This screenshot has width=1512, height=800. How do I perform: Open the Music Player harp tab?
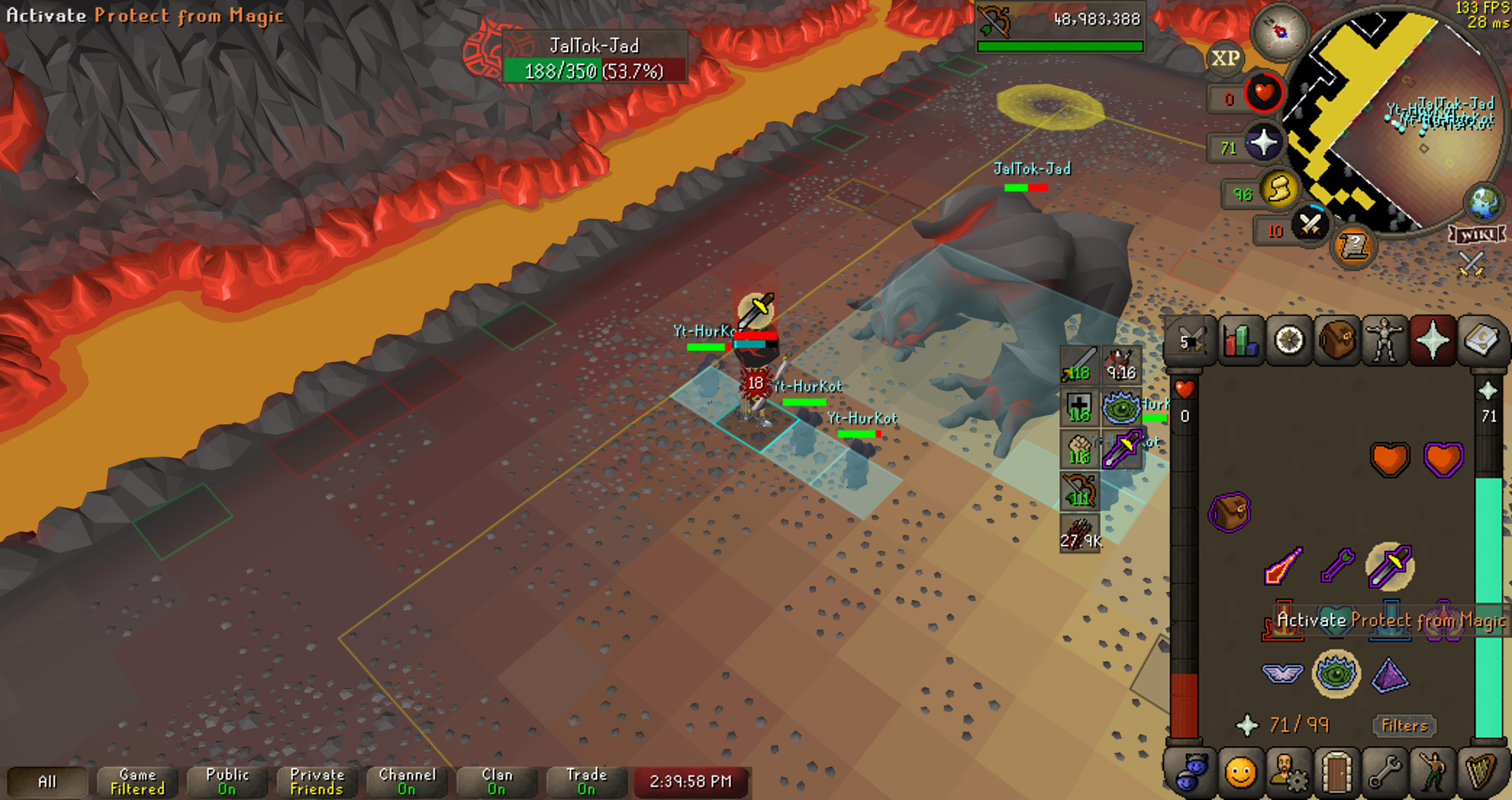coord(1480,772)
